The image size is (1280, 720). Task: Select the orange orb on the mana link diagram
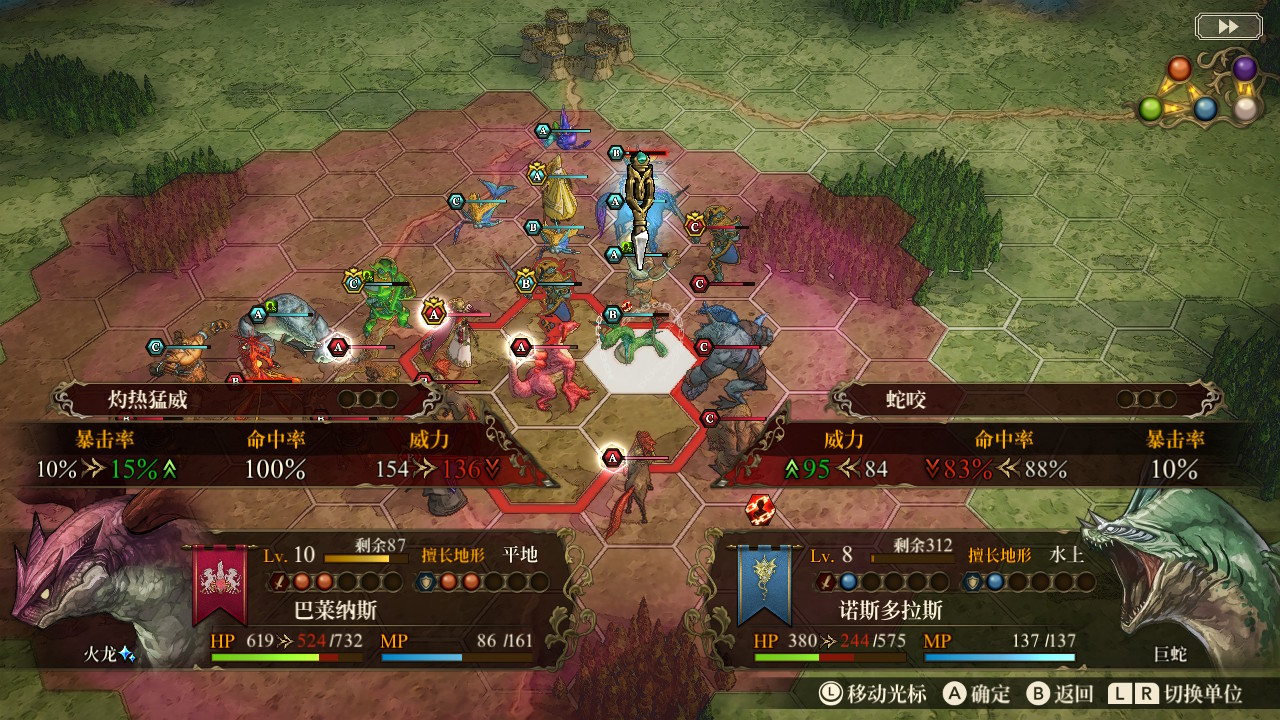(1179, 68)
